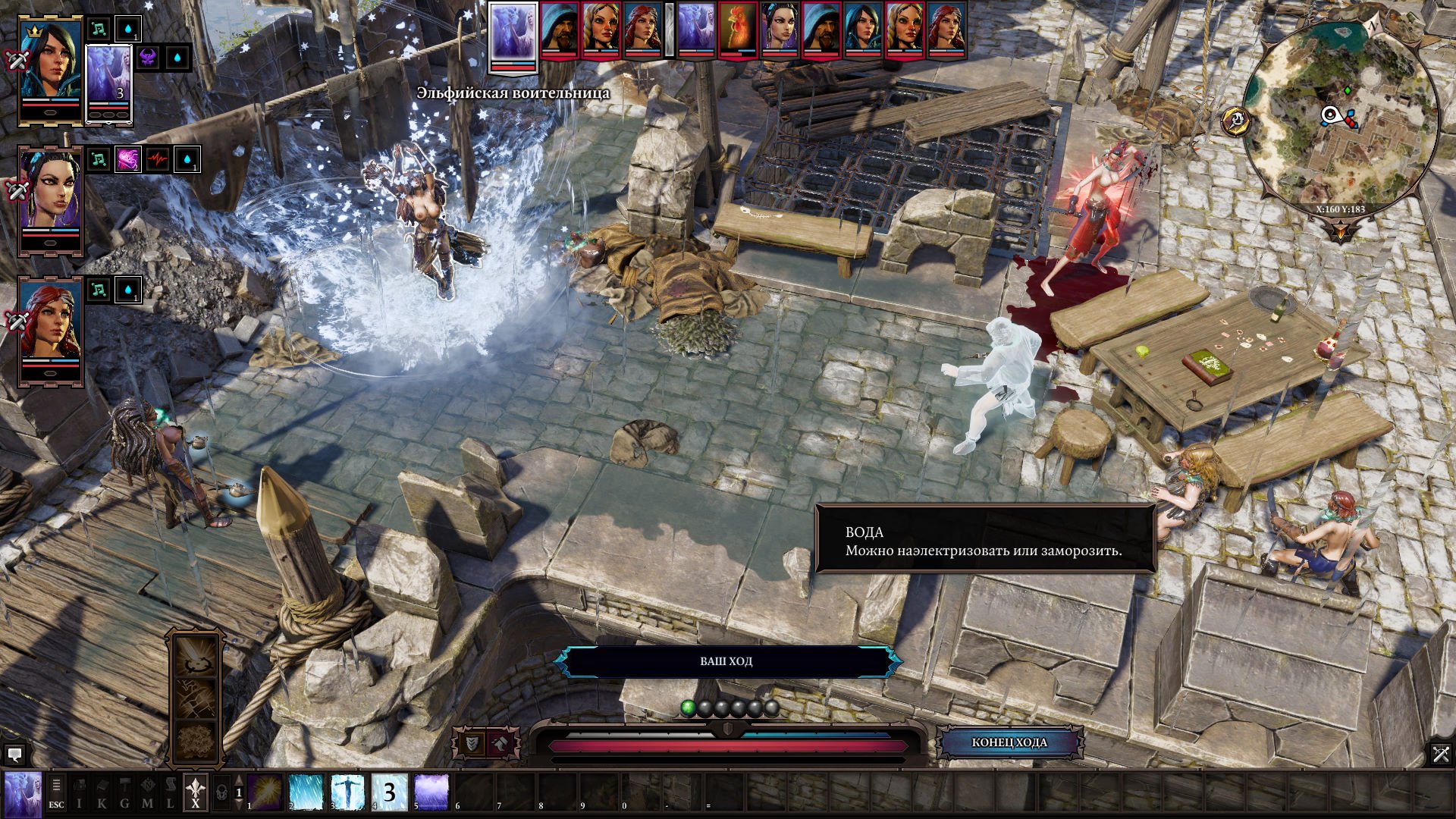The image size is (1456, 819).
Task: Click the active spirit card in turn order
Action: click(x=513, y=34)
